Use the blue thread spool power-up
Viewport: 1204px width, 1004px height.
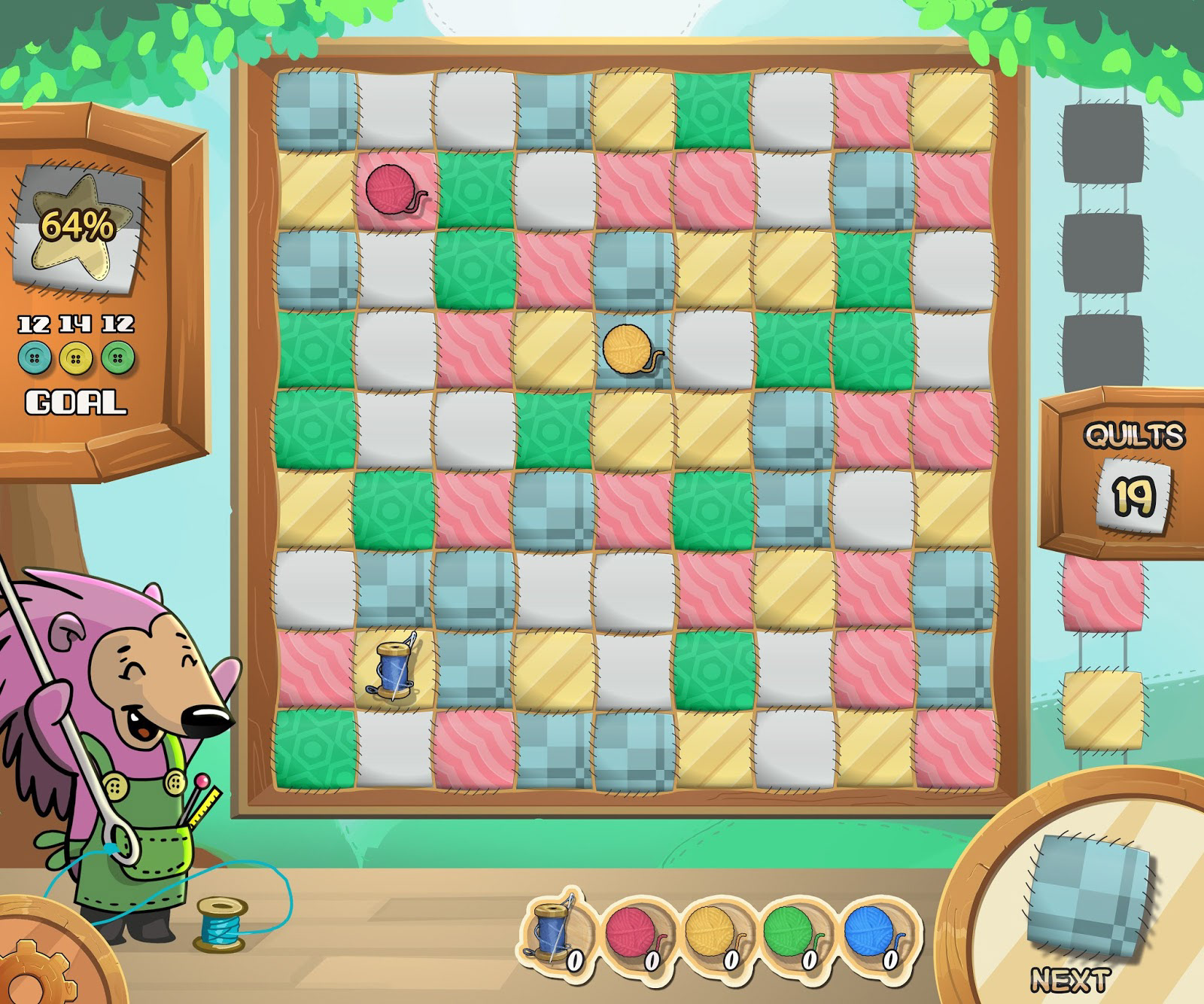coord(555,932)
